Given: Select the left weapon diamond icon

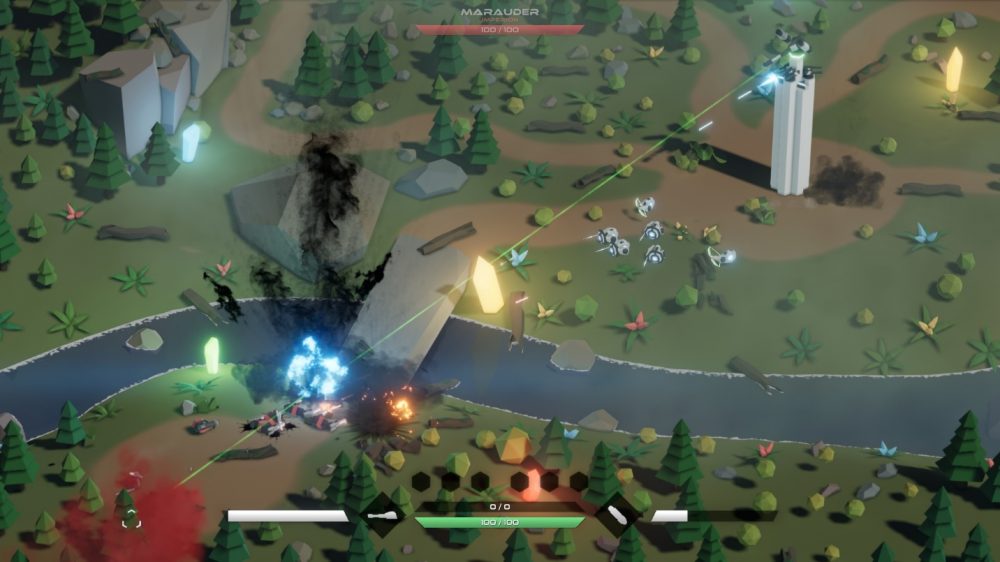Looking at the screenshot, I should coord(381,516).
